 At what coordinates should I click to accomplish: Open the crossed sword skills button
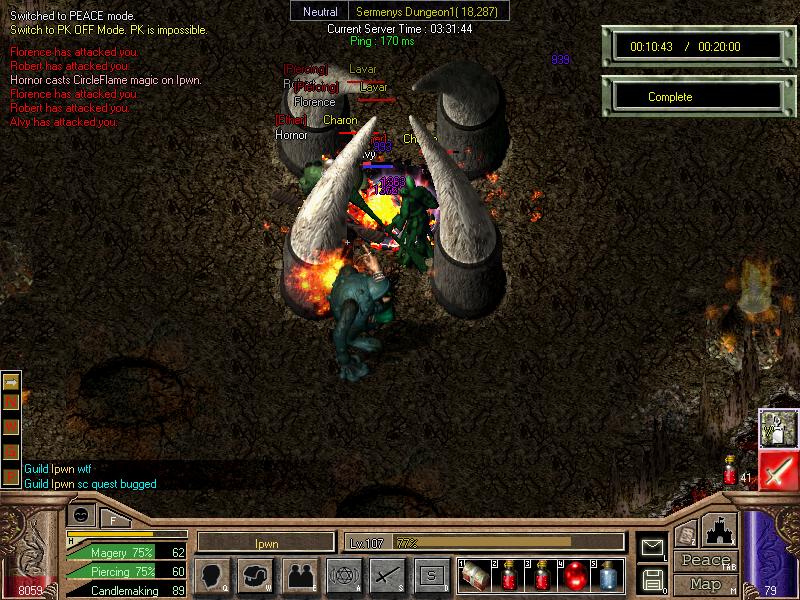pos(387,575)
